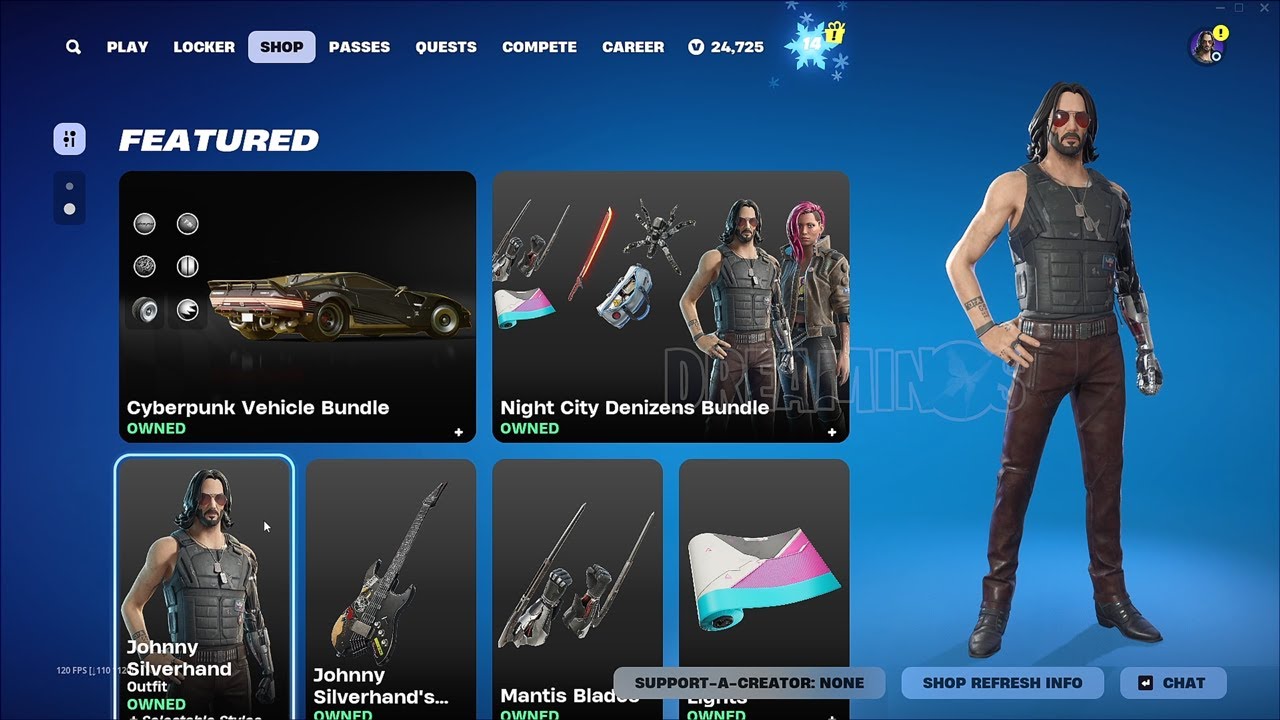This screenshot has height=720, width=1280.
Task: Open the QUESTS menu item
Action: pos(446,46)
